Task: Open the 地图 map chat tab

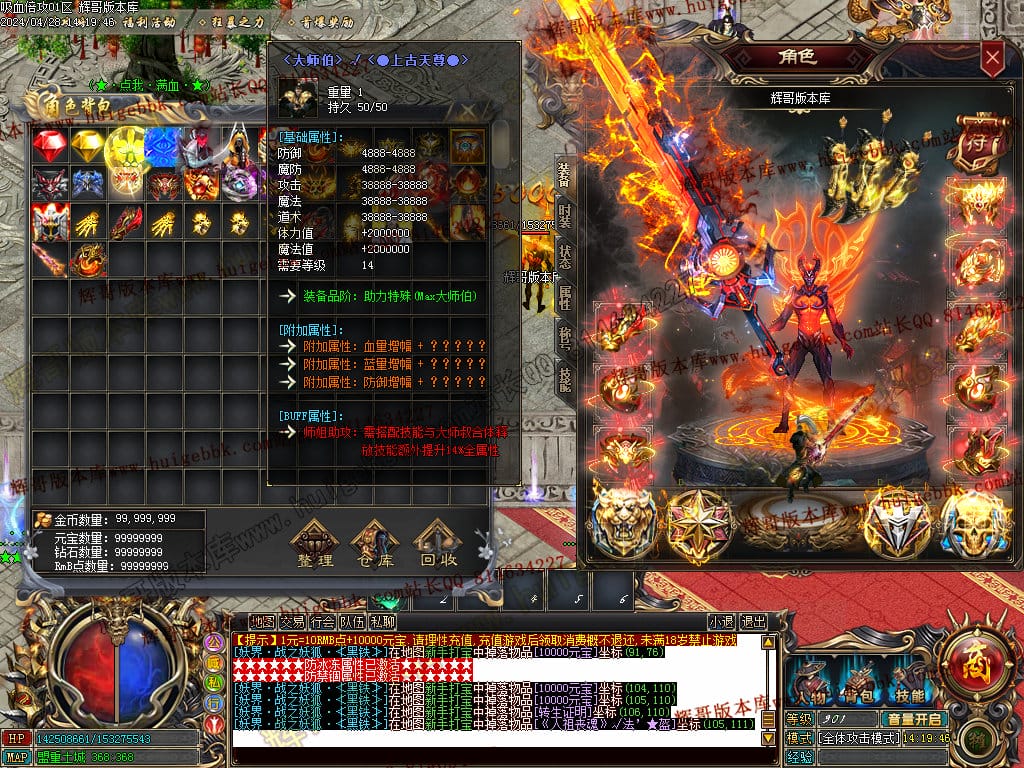Action: tap(262, 621)
